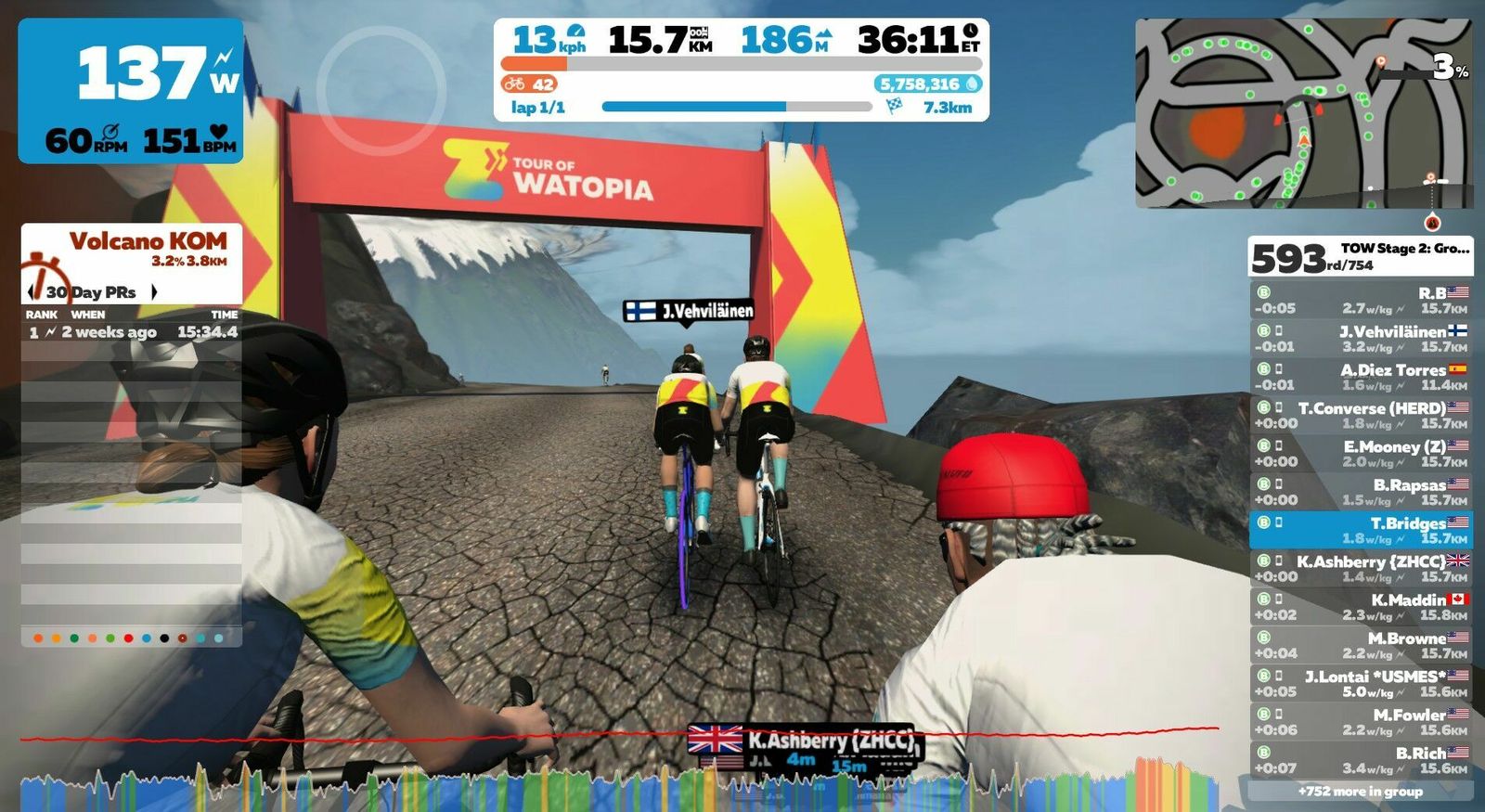Open the minimap in the corner
This screenshot has width=1485, height=812.
pyautogui.click(x=1303, y=113)
